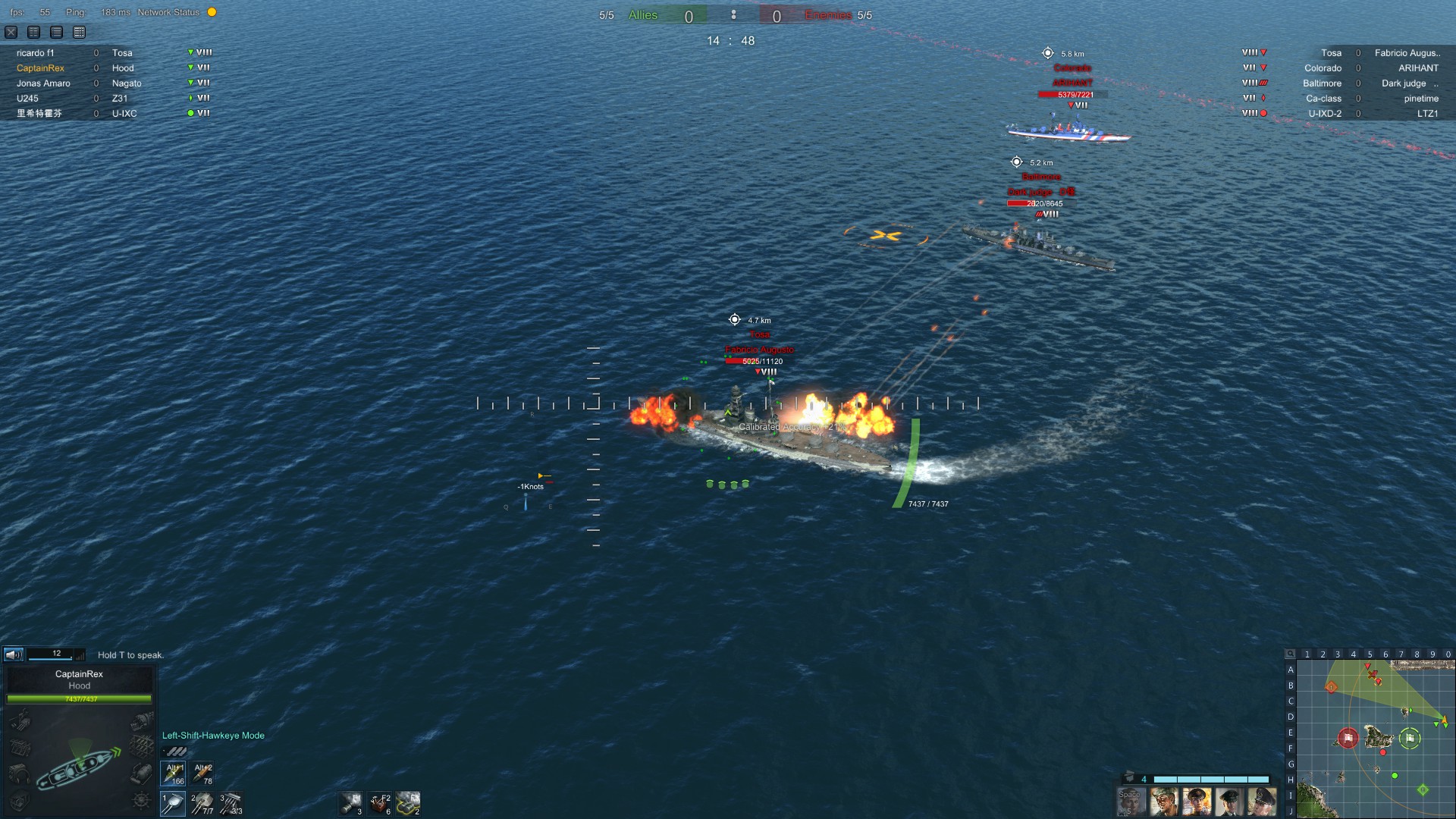Select torpedo group 3 showing 3/3
The width and height of the screenshot is (1456, 819).
(229, 804)
